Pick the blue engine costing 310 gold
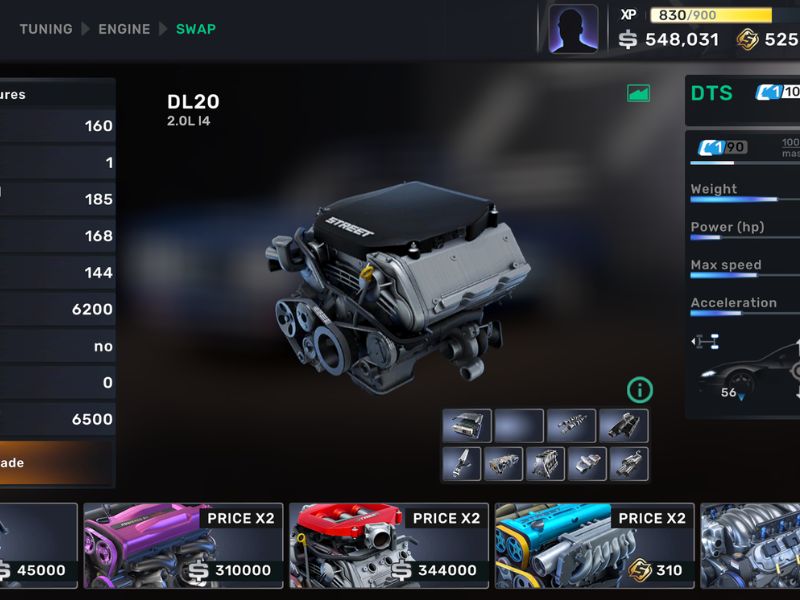Viewport: 800px width, 600px height. pyautogui.click(x=595, y=544)
